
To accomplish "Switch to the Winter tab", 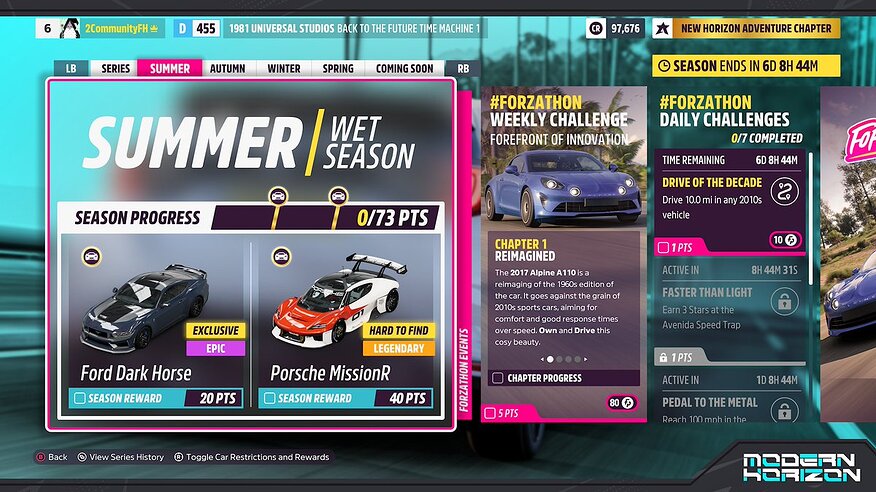I will 284,69.
